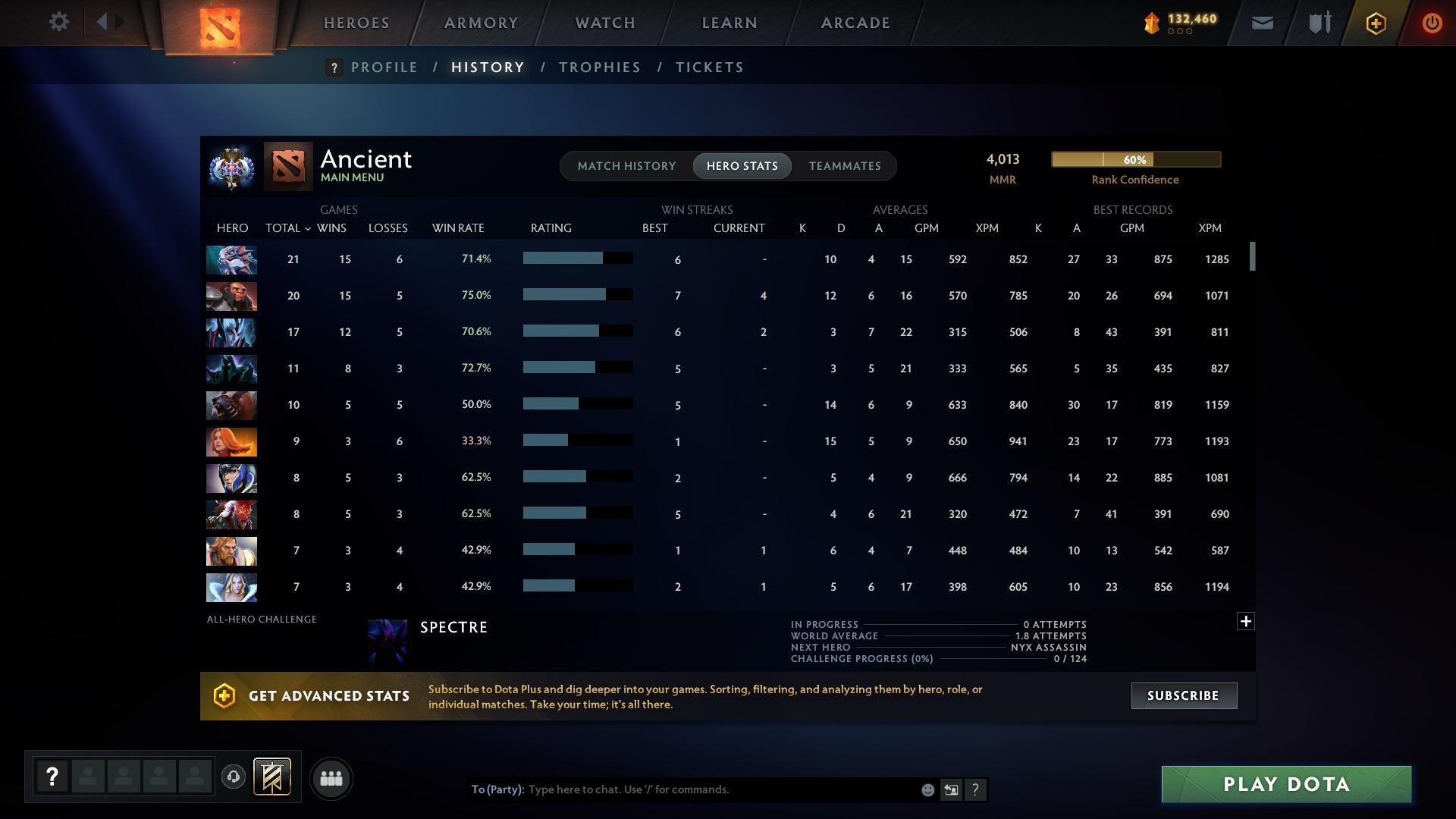The width and height of the screenshot is (1456, 819).
Task: Open the settings gear menu
Action: (x=58, y=22)
